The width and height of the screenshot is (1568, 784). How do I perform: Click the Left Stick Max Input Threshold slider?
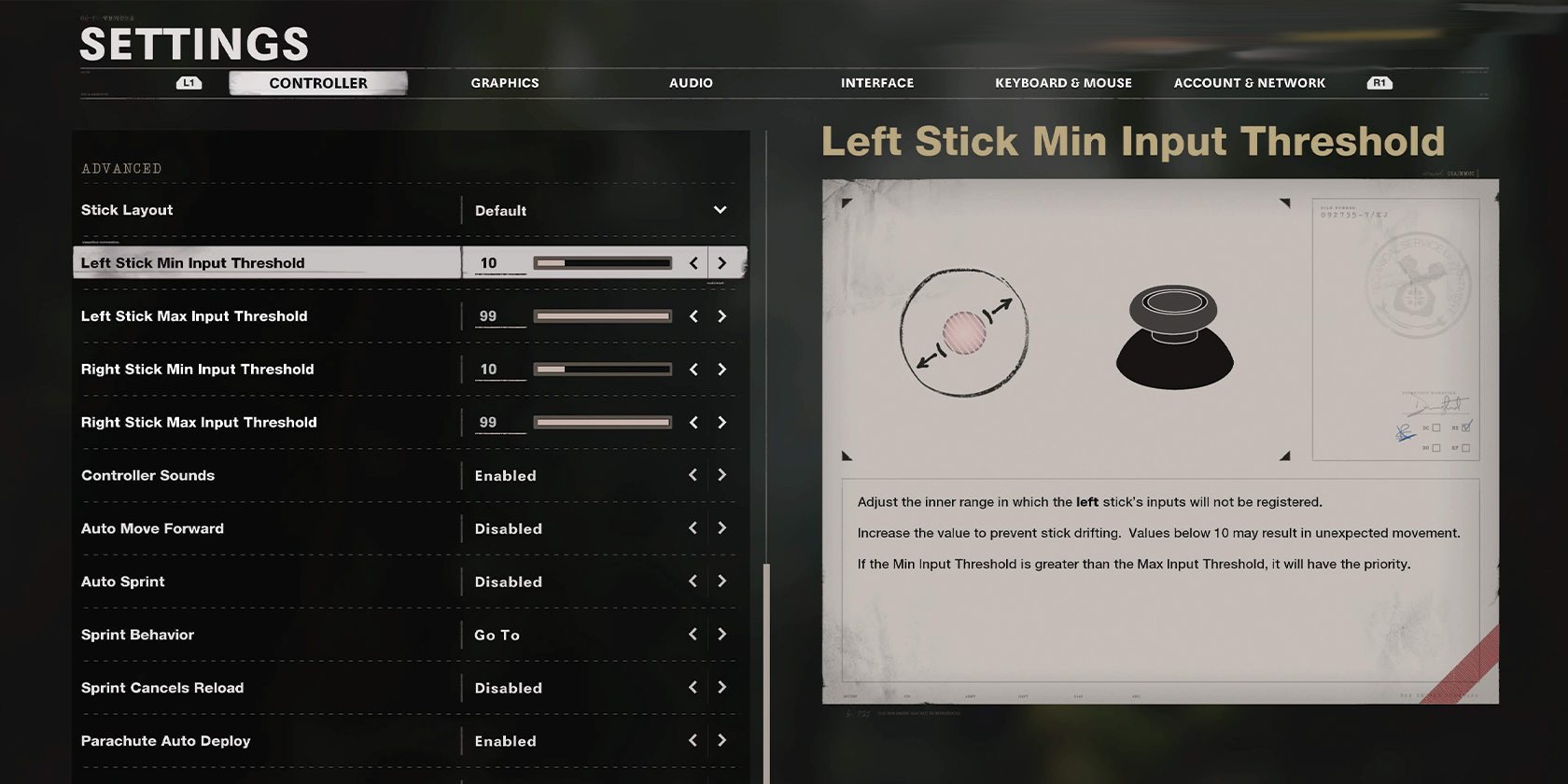[x=603, y=316]
